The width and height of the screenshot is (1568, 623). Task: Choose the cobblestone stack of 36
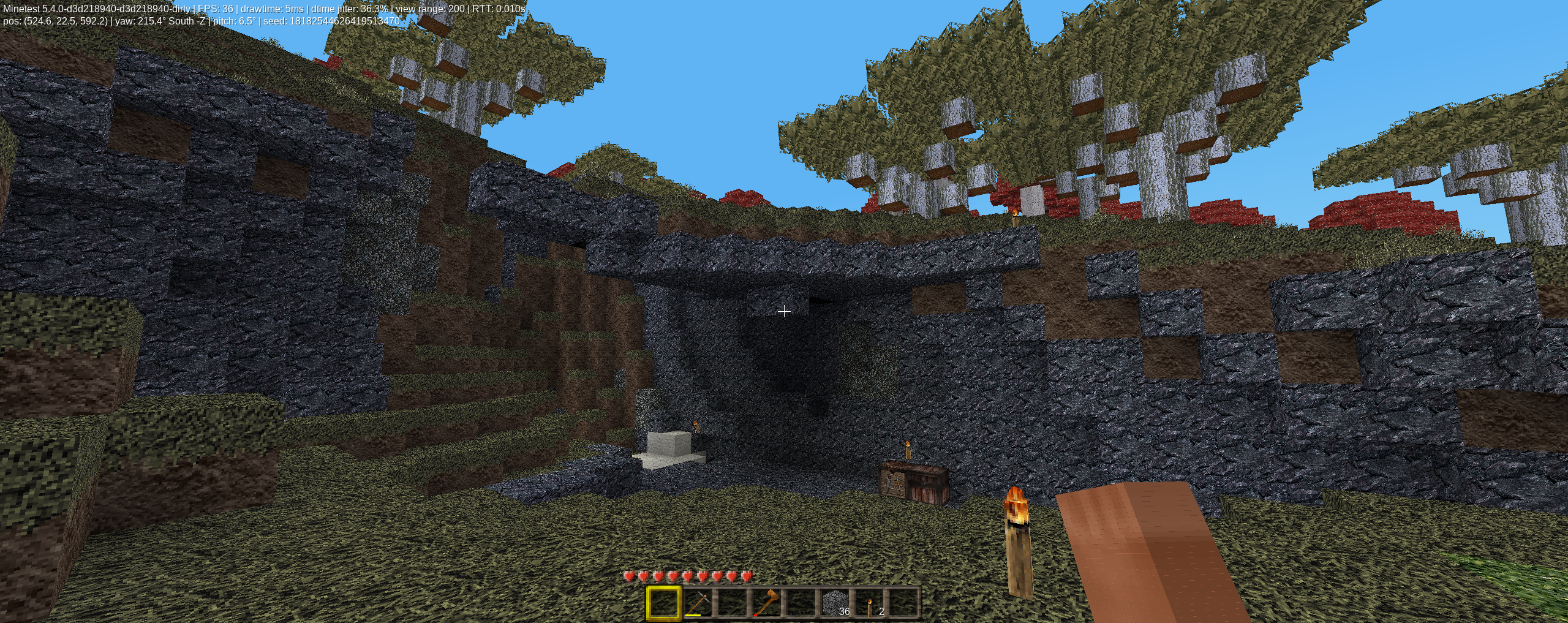(x=835, y=603)
